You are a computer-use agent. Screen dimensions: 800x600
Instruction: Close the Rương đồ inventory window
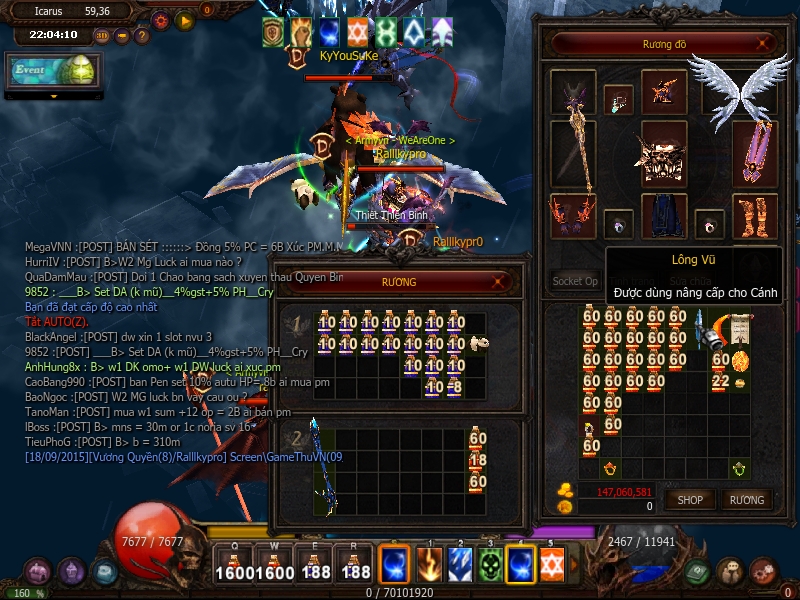pos(764,44)
